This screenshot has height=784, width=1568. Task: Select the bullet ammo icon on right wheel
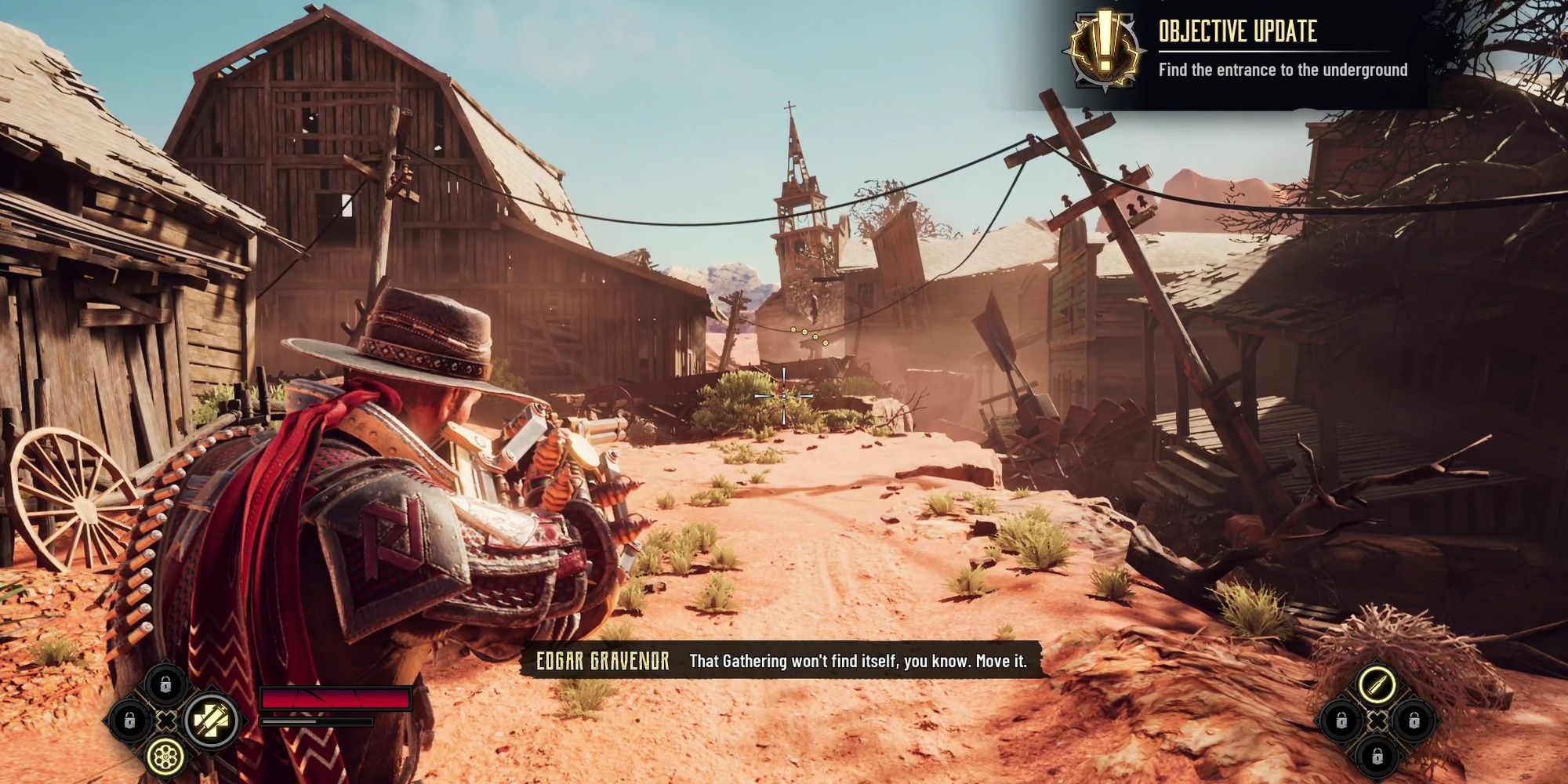[1377, 684]
